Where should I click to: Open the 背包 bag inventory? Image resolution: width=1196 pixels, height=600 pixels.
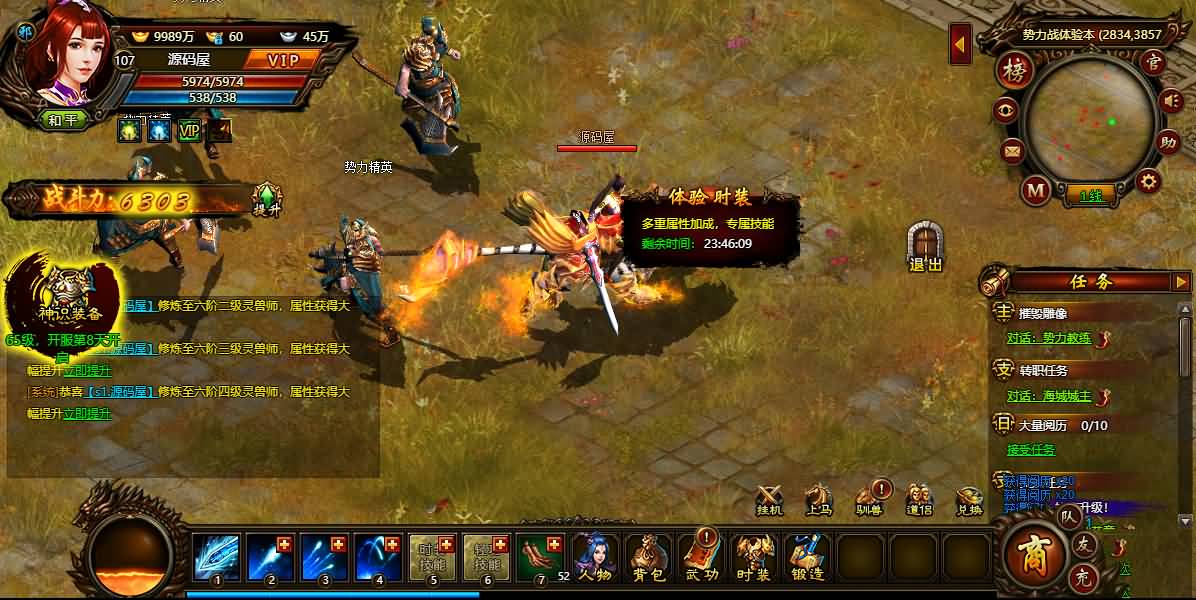click(647, 558)
